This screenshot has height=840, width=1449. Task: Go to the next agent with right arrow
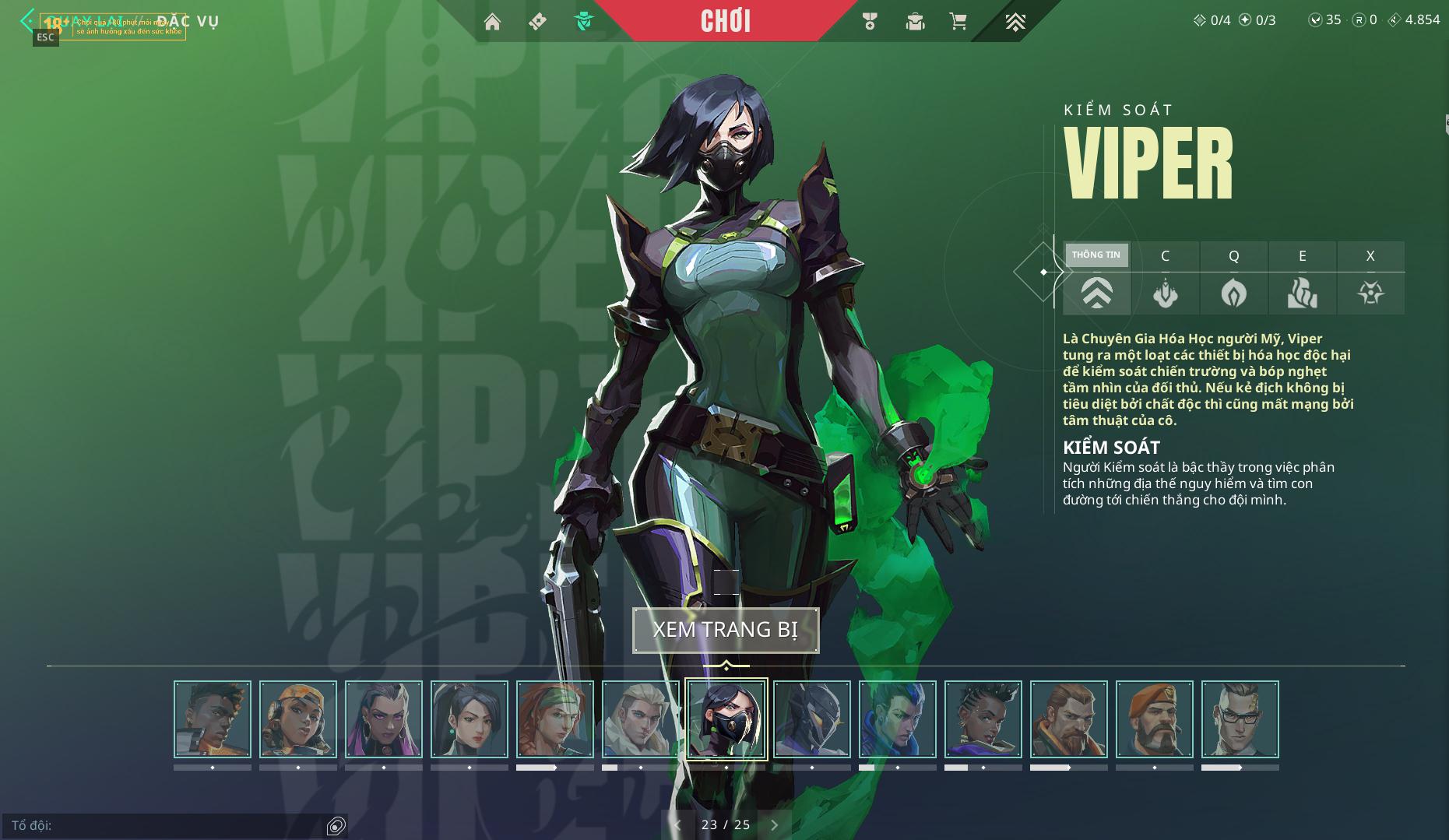point(774,825)
